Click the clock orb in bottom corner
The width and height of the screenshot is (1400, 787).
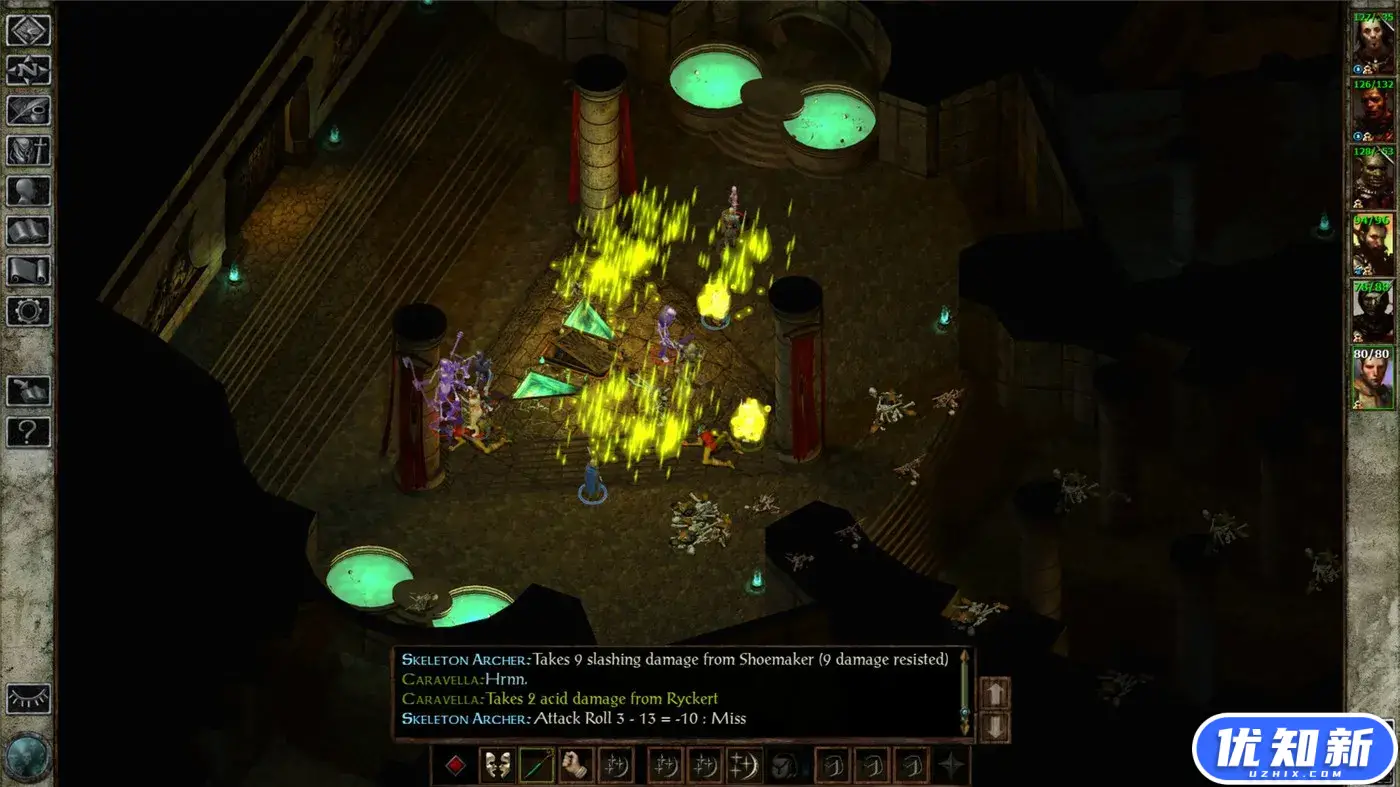point(27,757)
